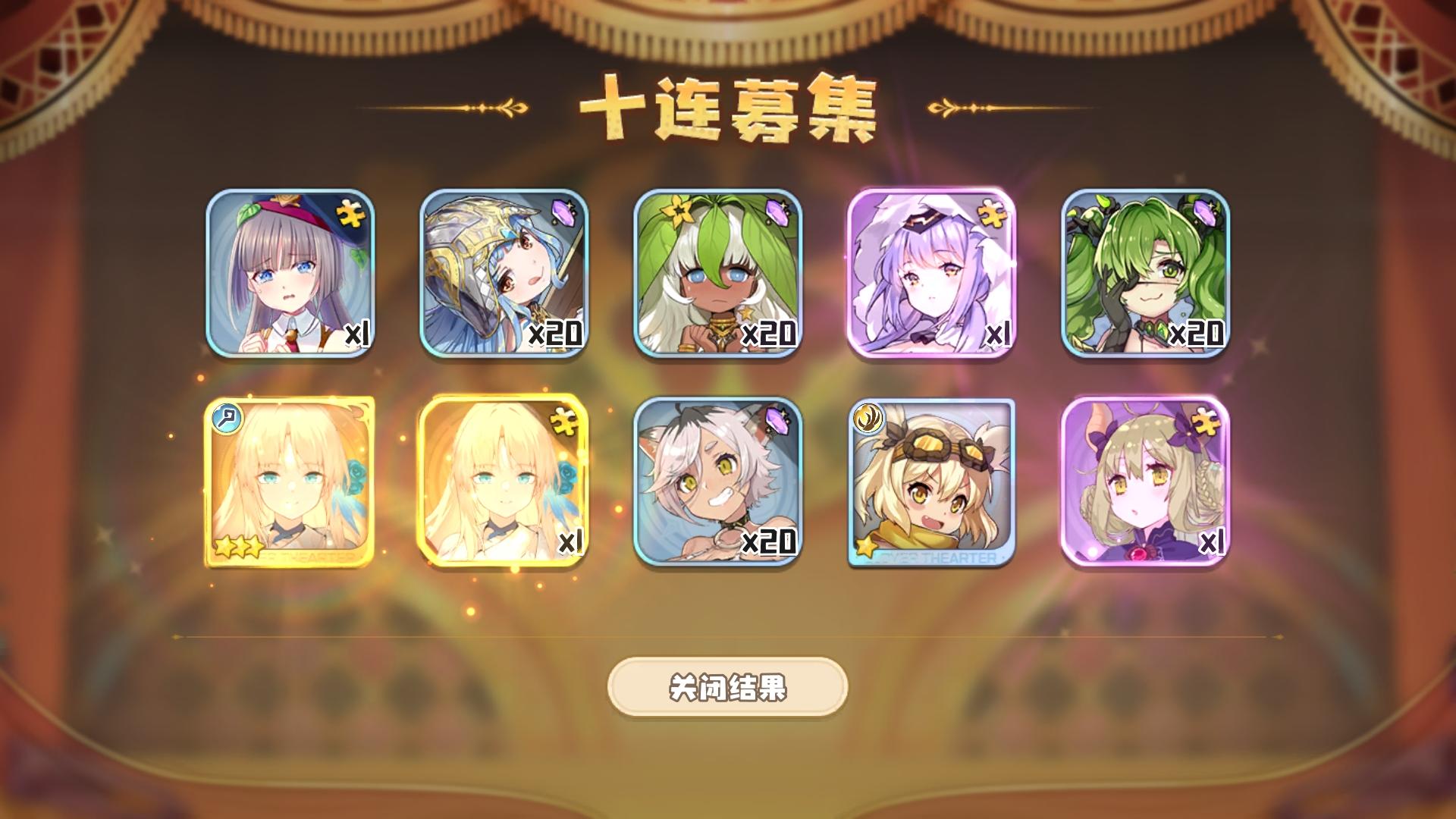Select the goggles-wearing blonde character card
This screenshot has width=1456, height=819.
933,482
